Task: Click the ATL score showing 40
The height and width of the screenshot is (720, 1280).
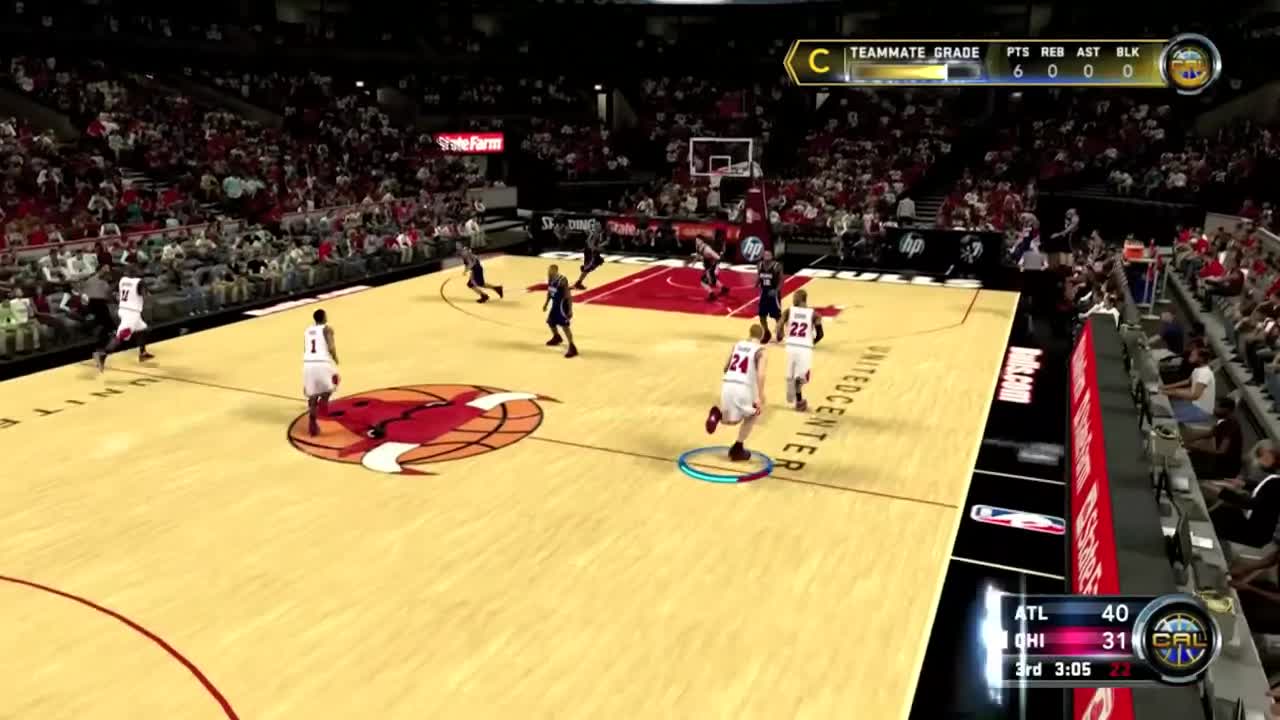Action: pos(1116,613)
